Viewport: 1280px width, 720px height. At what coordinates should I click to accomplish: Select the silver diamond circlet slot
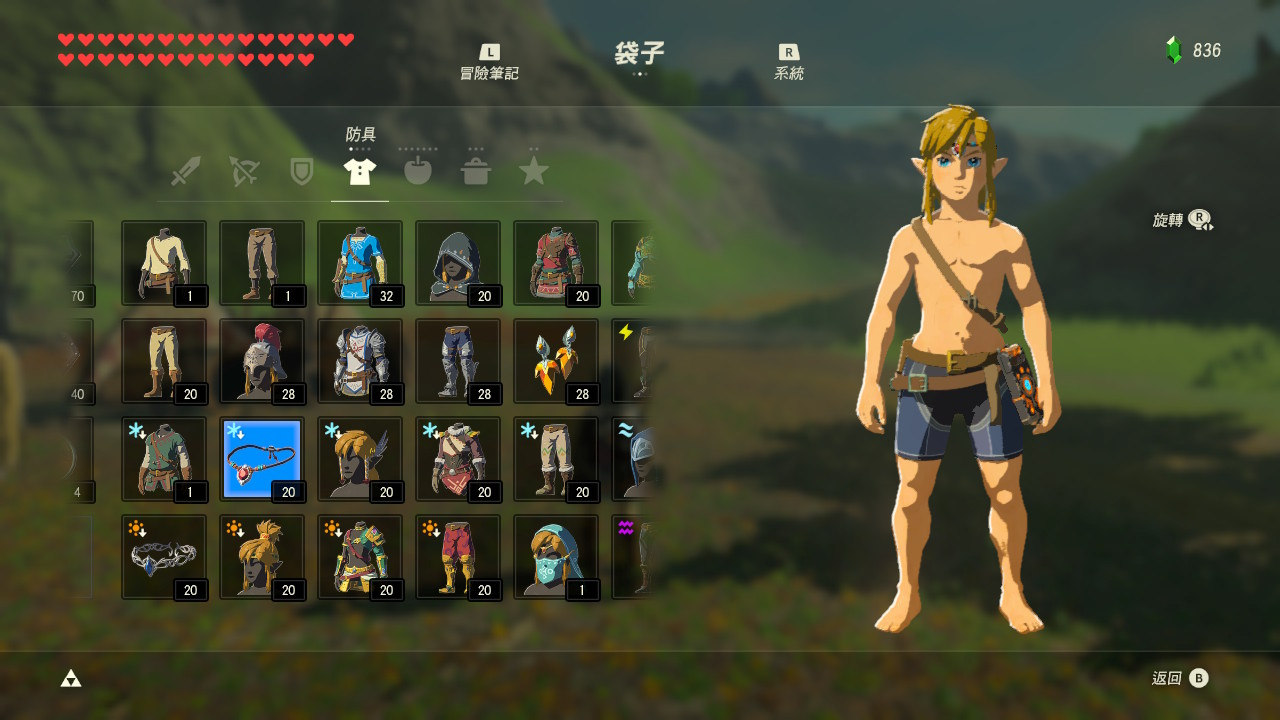click(164, 557)
